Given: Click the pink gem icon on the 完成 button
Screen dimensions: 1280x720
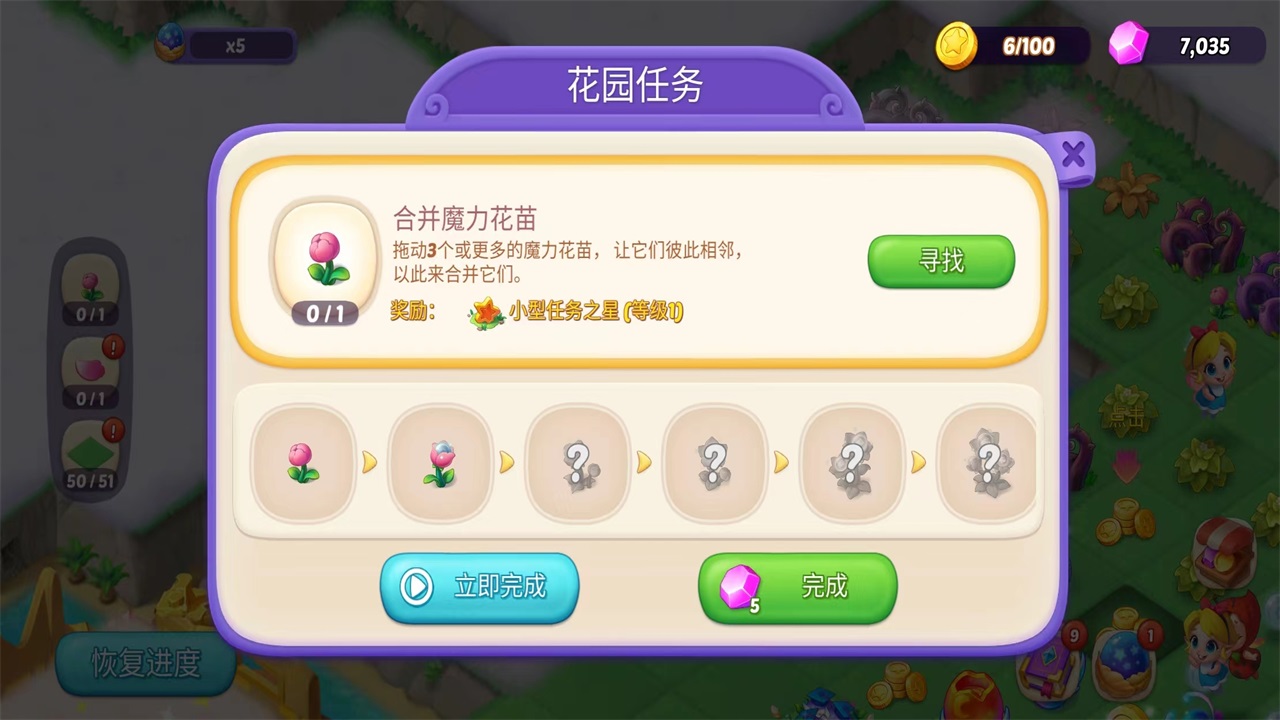Looking at the screenshot, I should 742,588.
